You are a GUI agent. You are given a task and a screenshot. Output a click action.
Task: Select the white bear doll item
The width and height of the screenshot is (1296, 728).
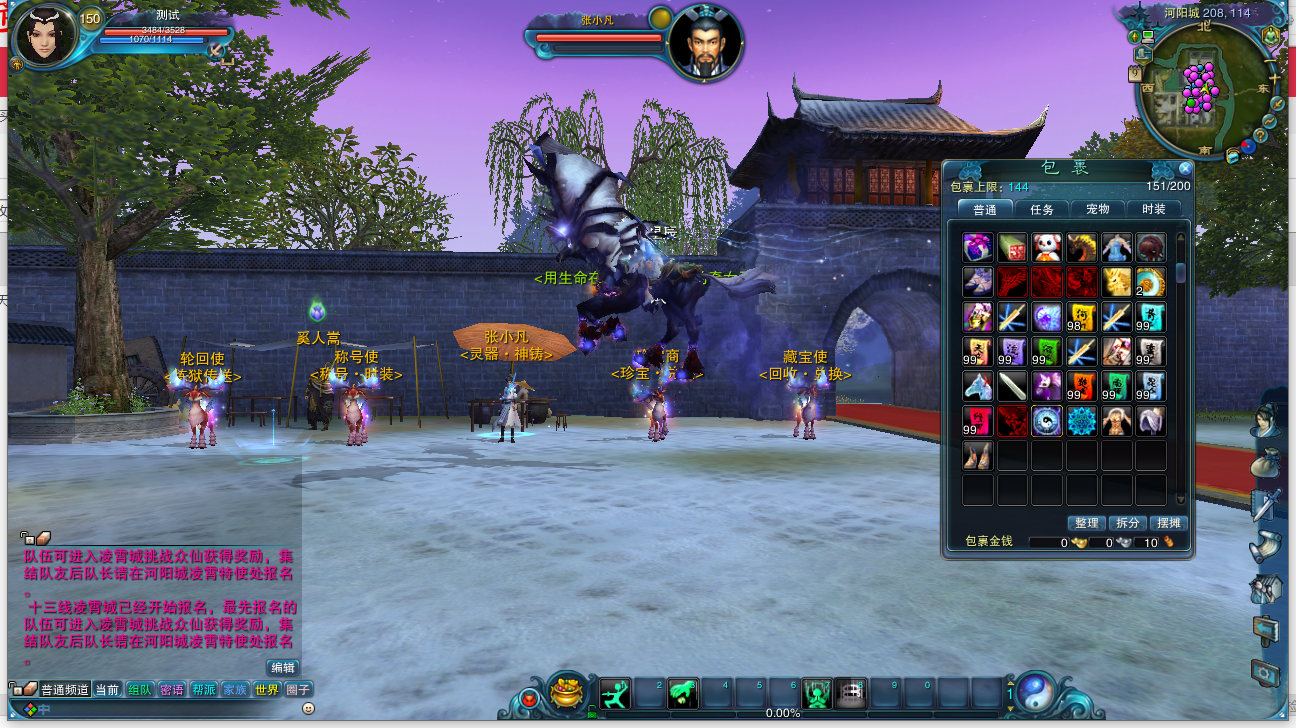pyautogui.click(x=1047, y=247)
